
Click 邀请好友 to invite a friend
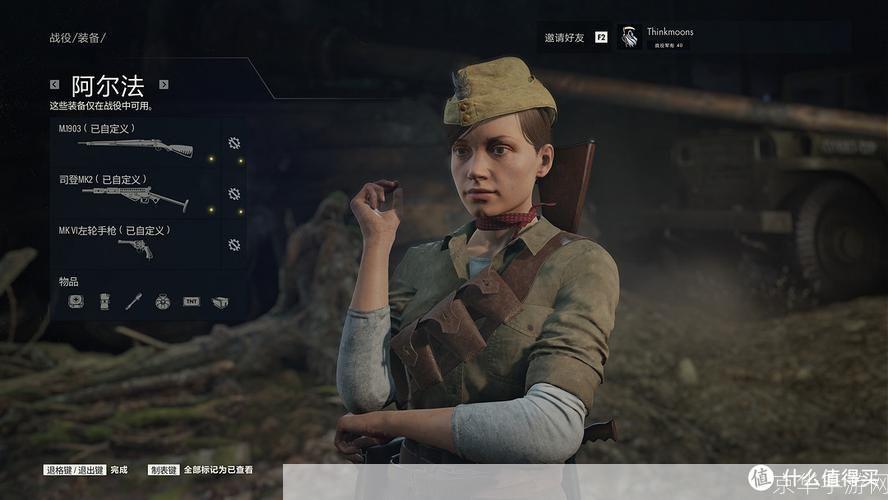[x=564, y=37]
